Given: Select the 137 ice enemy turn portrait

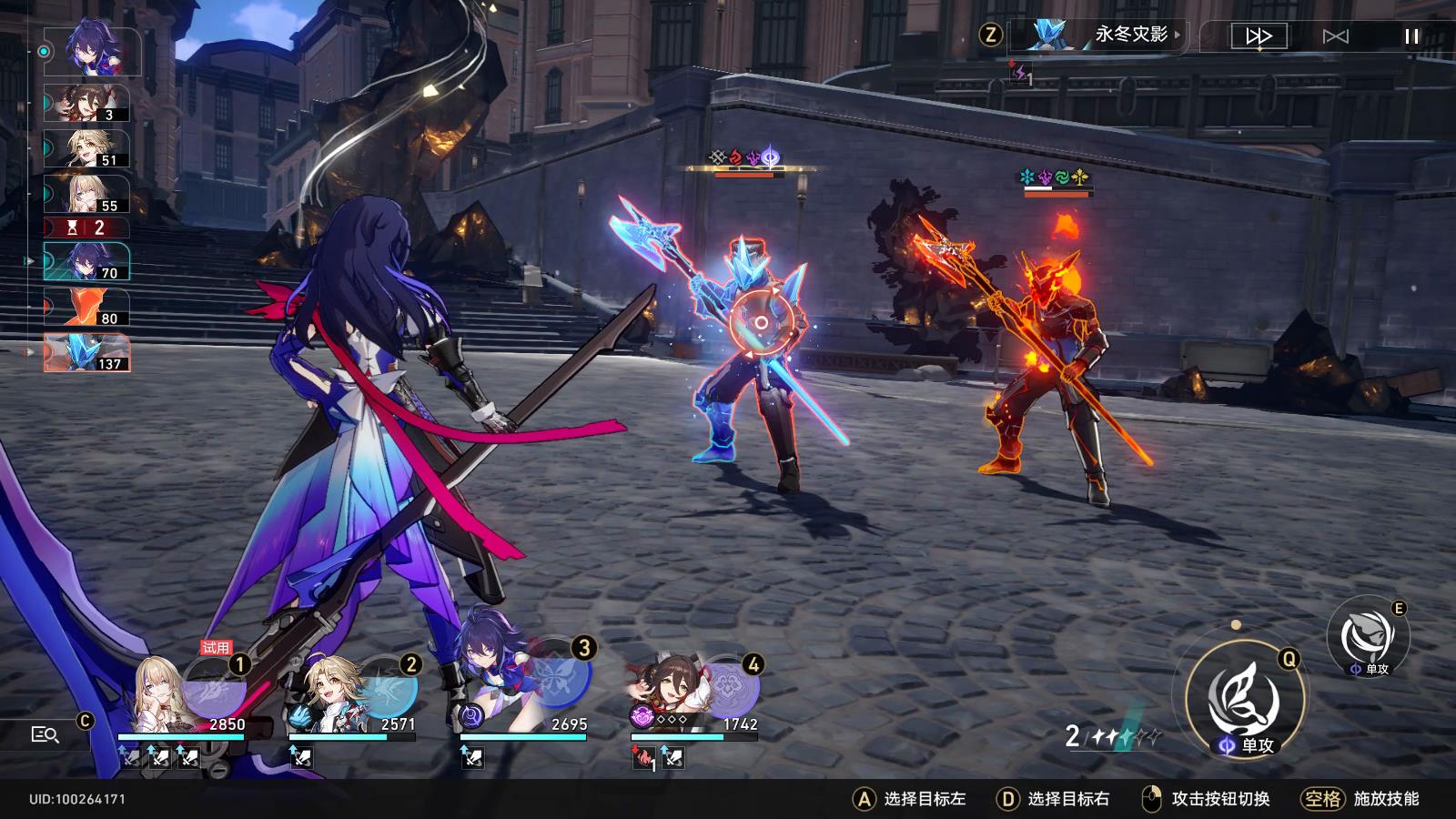Looking at the screenshot, I should 87,353.
